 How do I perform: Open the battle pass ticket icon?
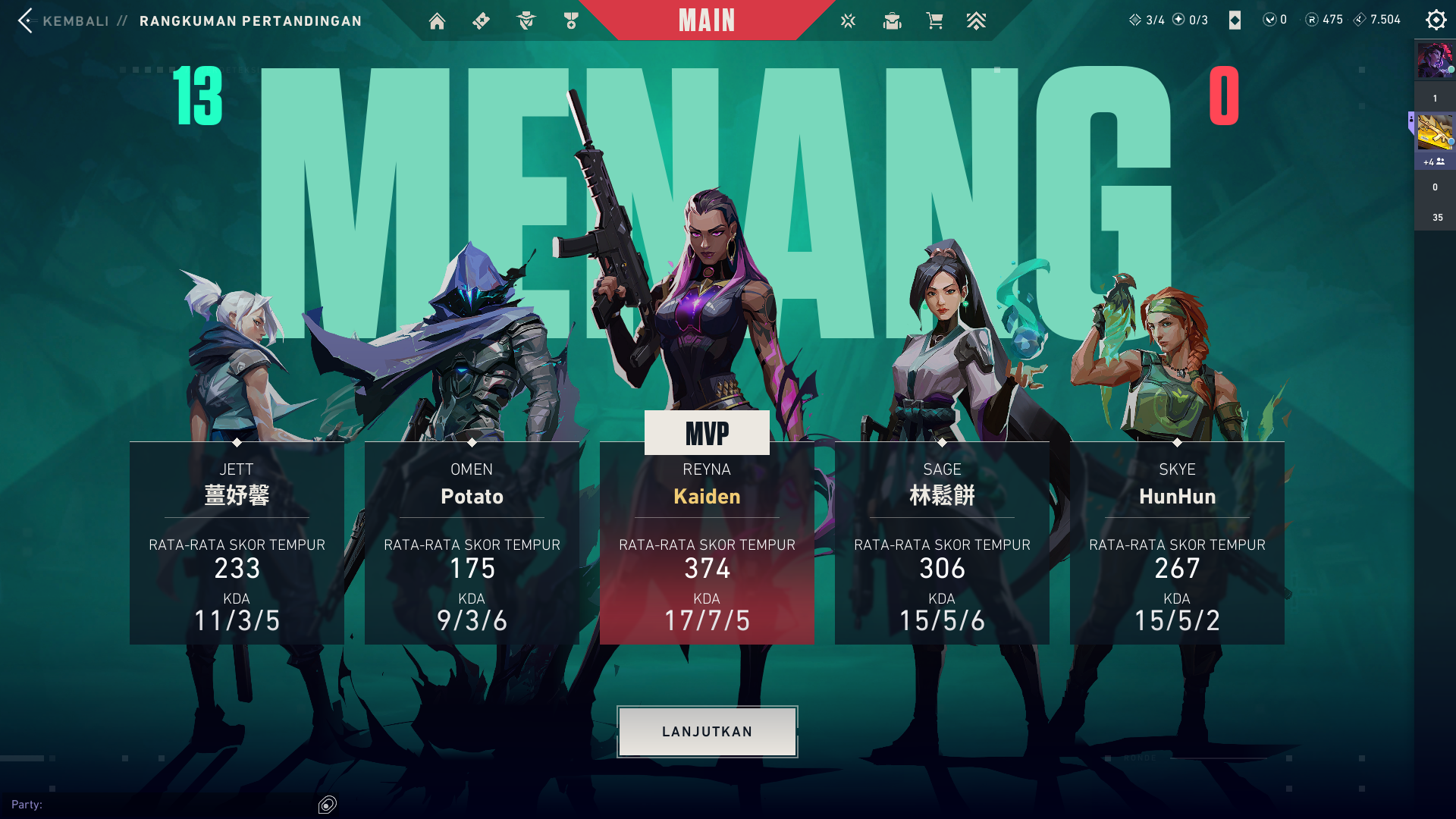click(481, 21)
